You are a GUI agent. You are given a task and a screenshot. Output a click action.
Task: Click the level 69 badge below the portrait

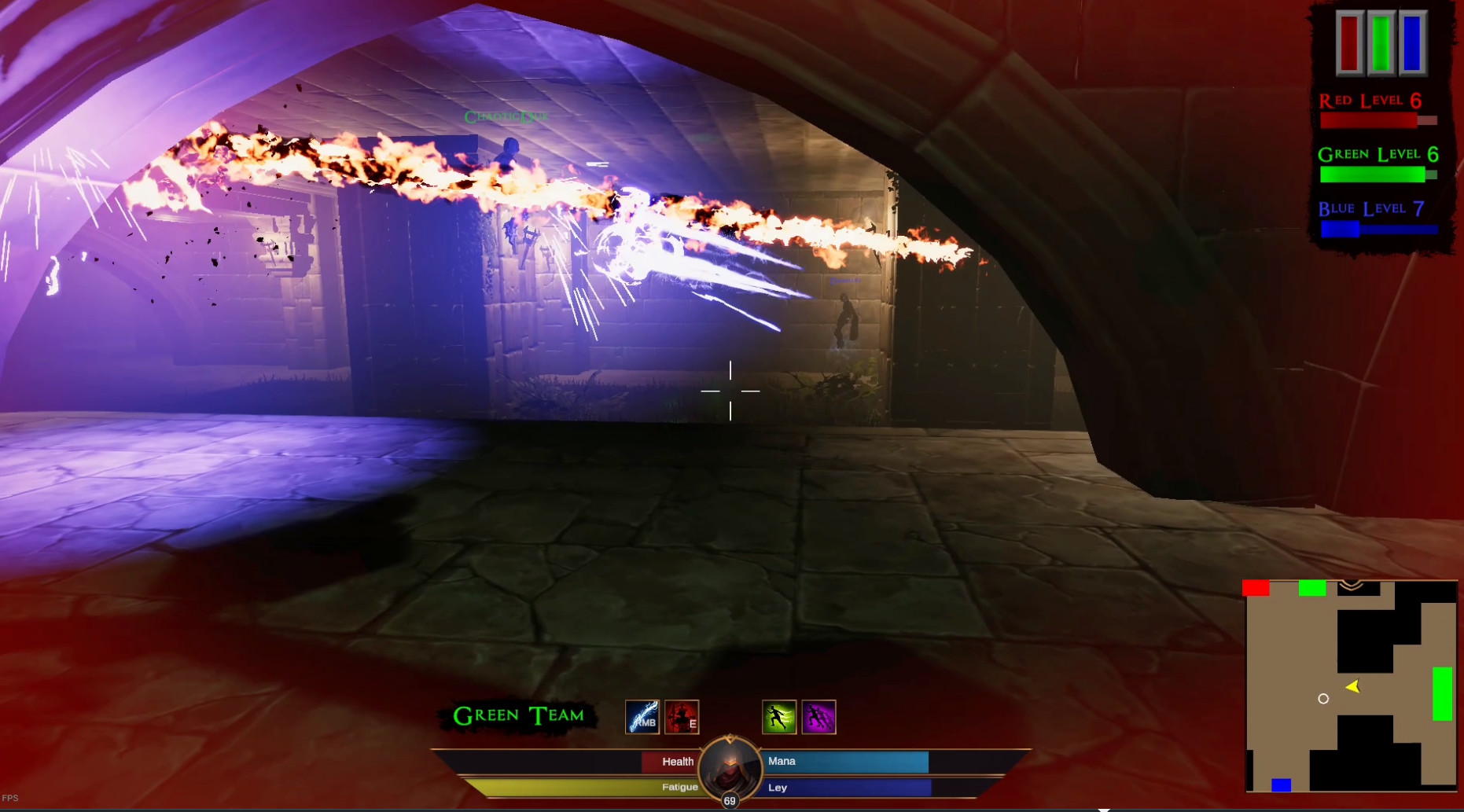pyautogui.click(x=730, y=801)
